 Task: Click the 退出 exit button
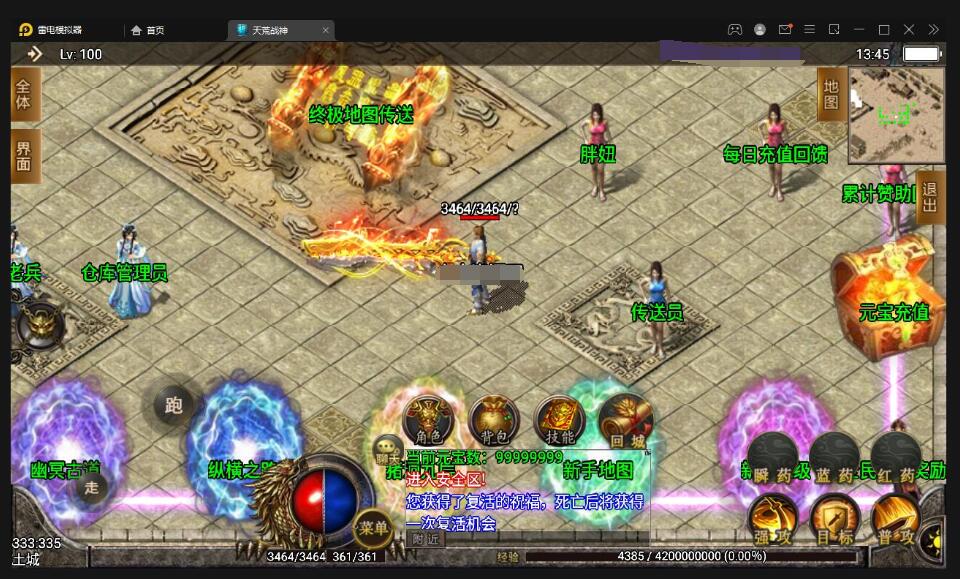(930, 197)
